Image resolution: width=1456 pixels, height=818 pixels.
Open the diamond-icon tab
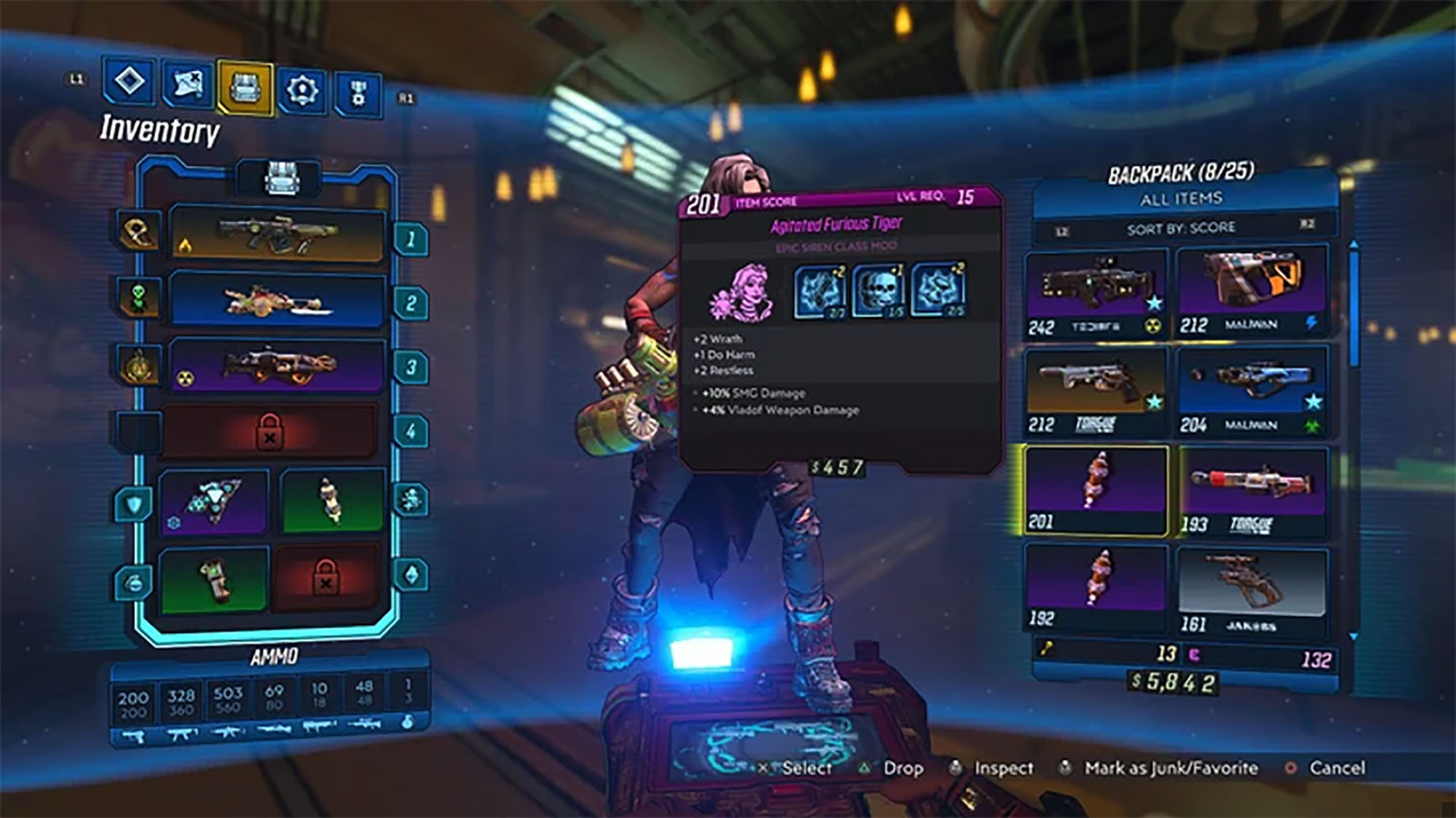click(129, 82)
